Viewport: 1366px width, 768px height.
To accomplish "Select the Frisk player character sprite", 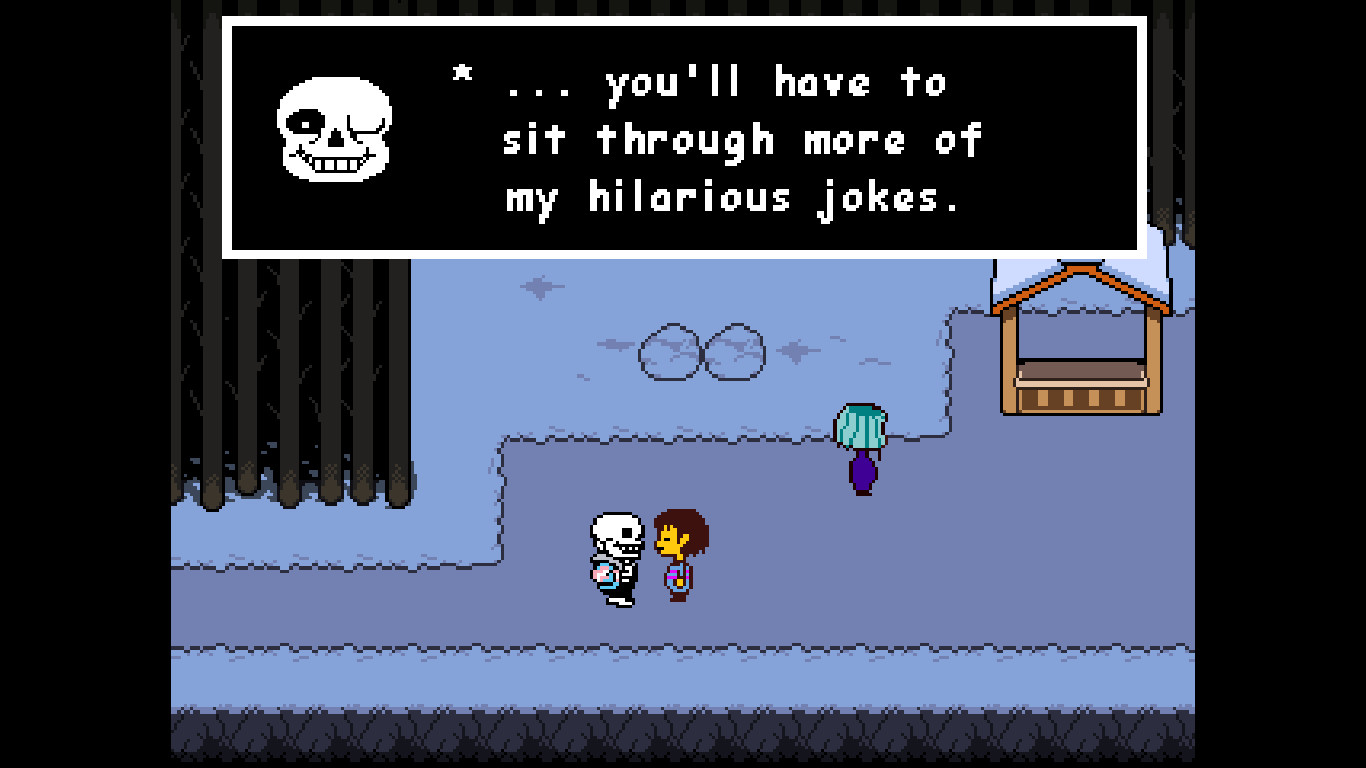I will point(681,555).
